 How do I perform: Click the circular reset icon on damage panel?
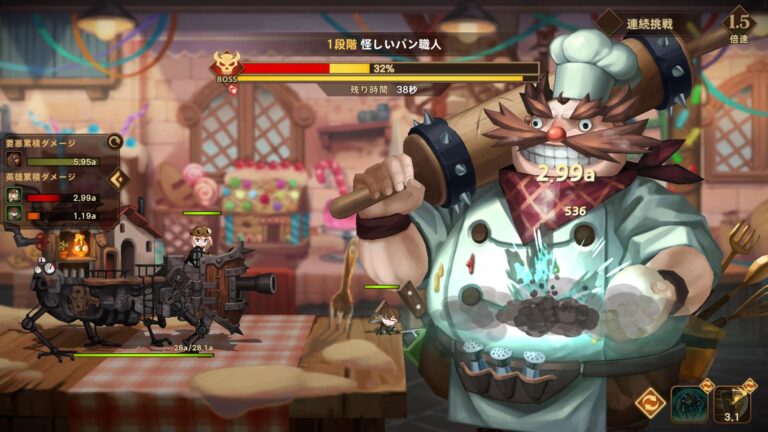point(114,143)
